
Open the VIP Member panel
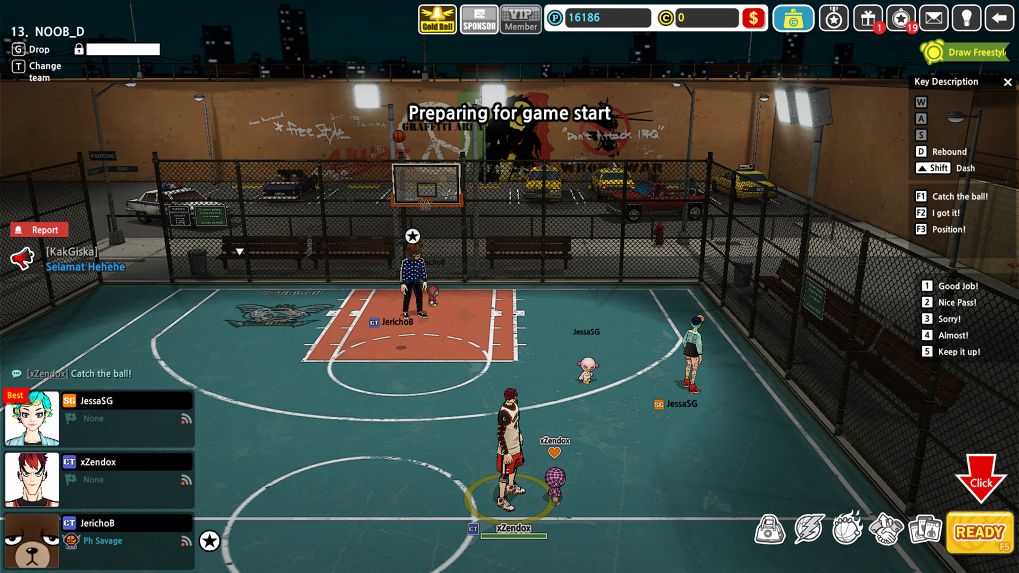(x=521, y=19)
